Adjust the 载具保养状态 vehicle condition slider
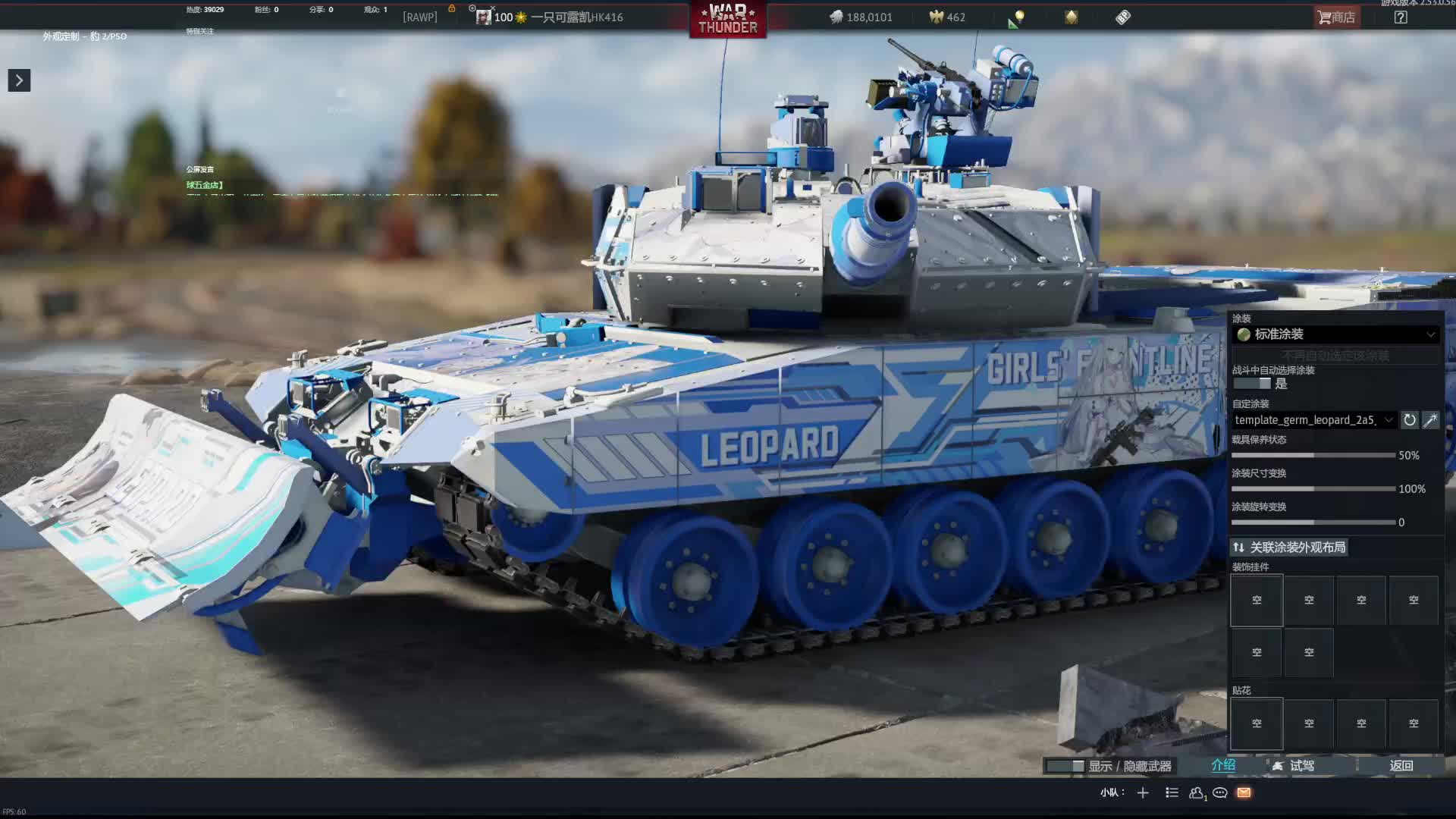 click(x=1313, y=456)
